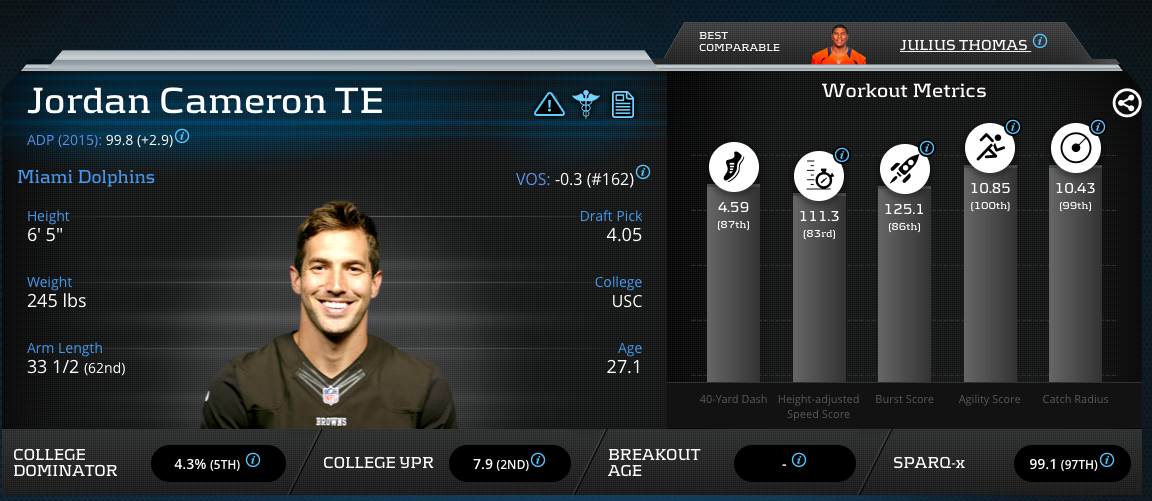Viewport: 1152px width, 501px height.
Task: Open the VOS info icon
Action: tap(643, 172)
